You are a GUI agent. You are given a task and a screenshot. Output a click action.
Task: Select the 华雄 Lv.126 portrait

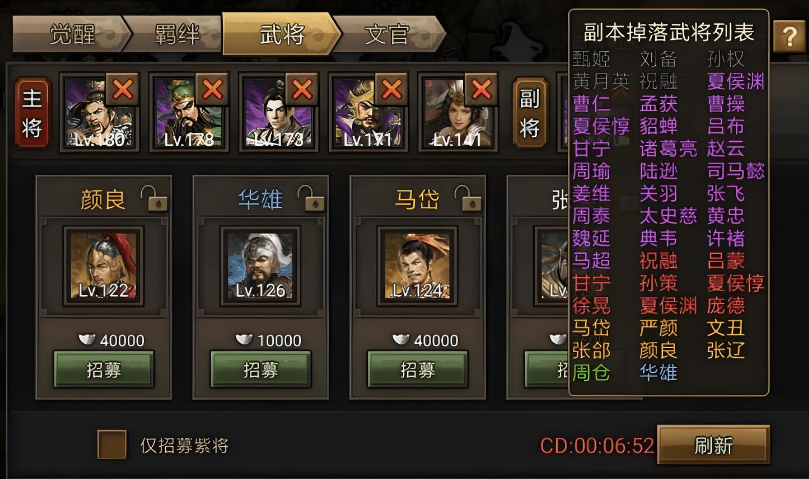(x=260, y=264)
